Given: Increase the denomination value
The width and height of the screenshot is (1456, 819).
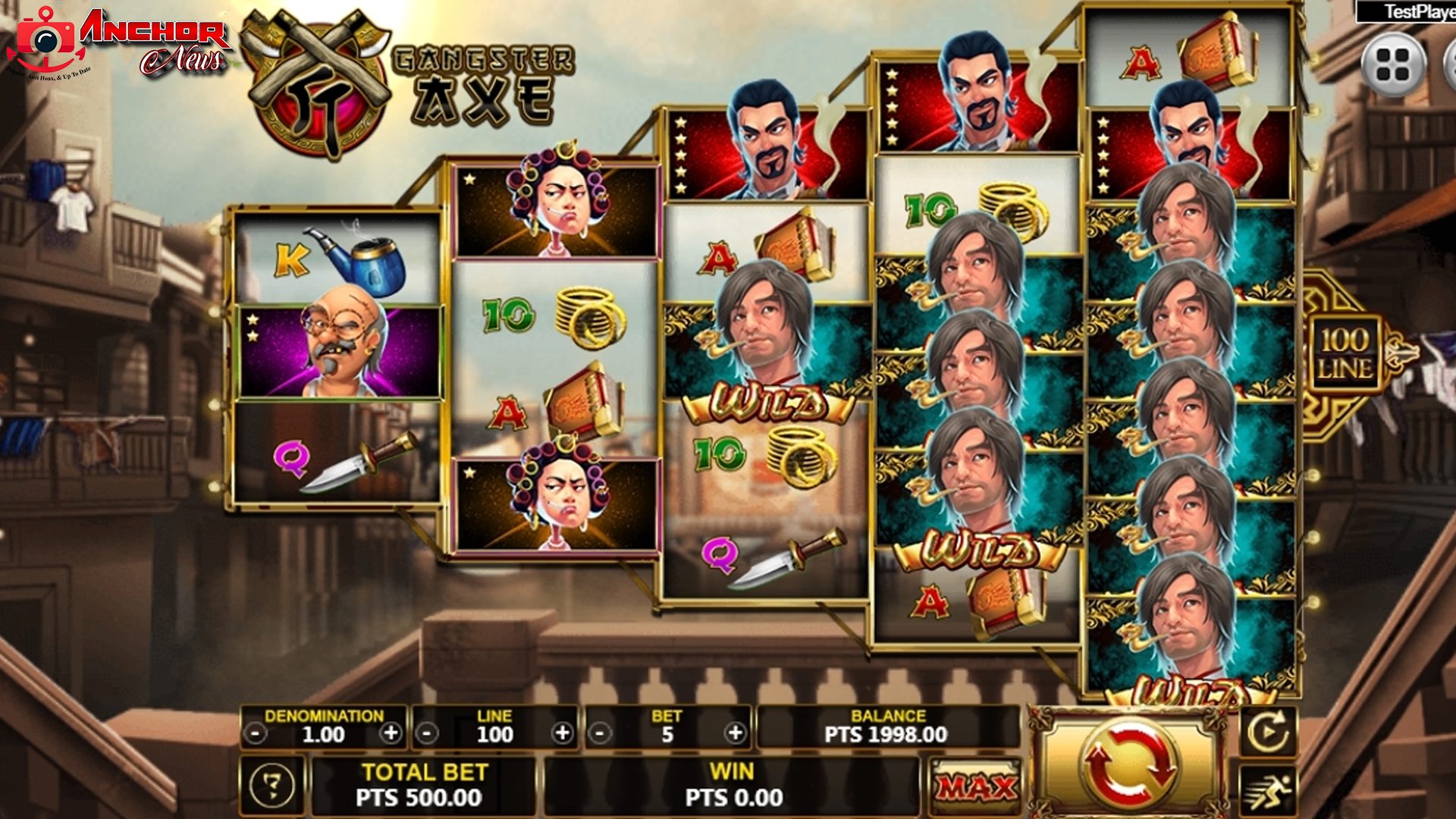Looking at the screenshot, I should (391, 733).
